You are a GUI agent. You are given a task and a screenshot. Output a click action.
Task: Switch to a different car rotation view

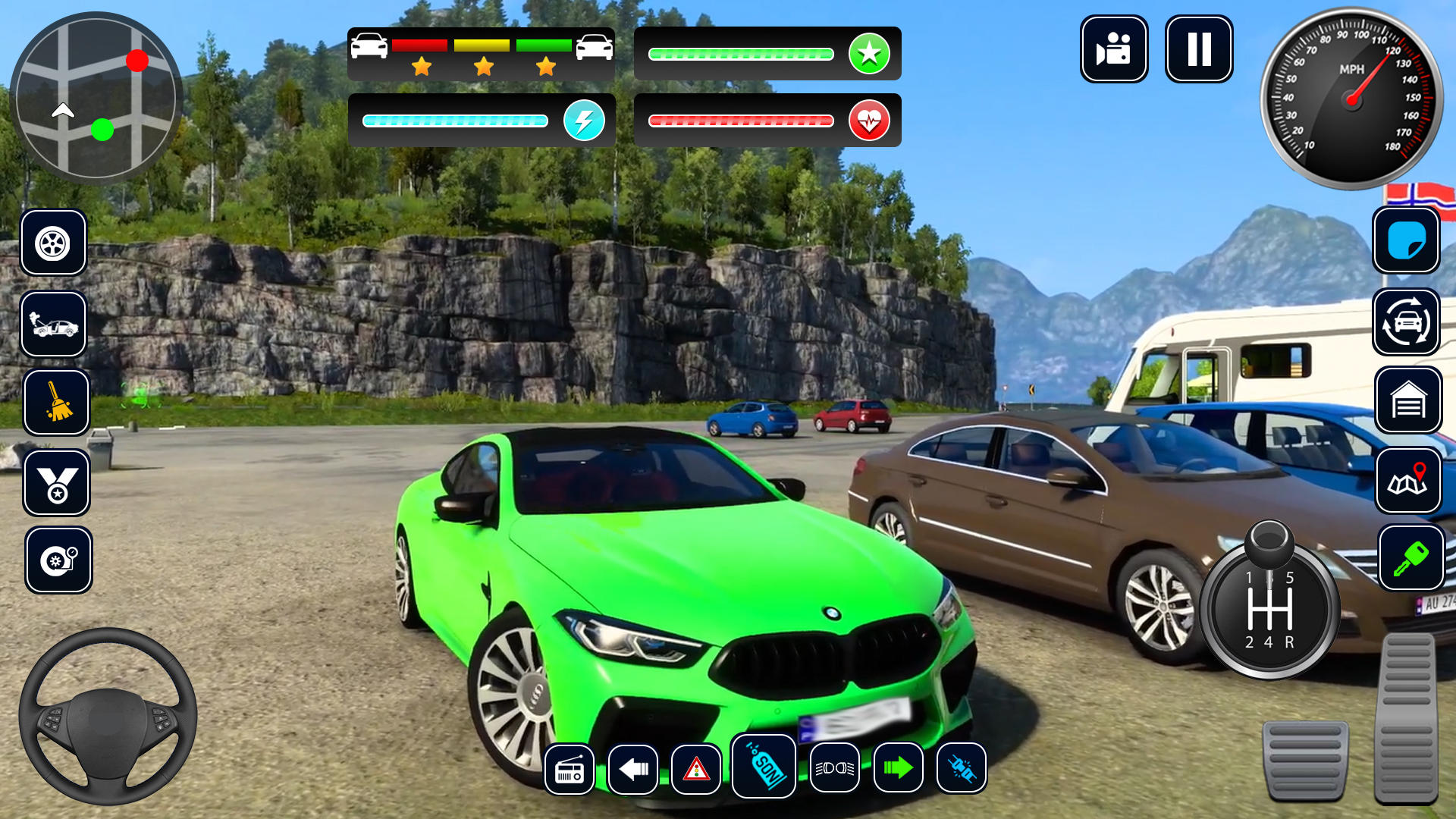[x=1407, y=322]
